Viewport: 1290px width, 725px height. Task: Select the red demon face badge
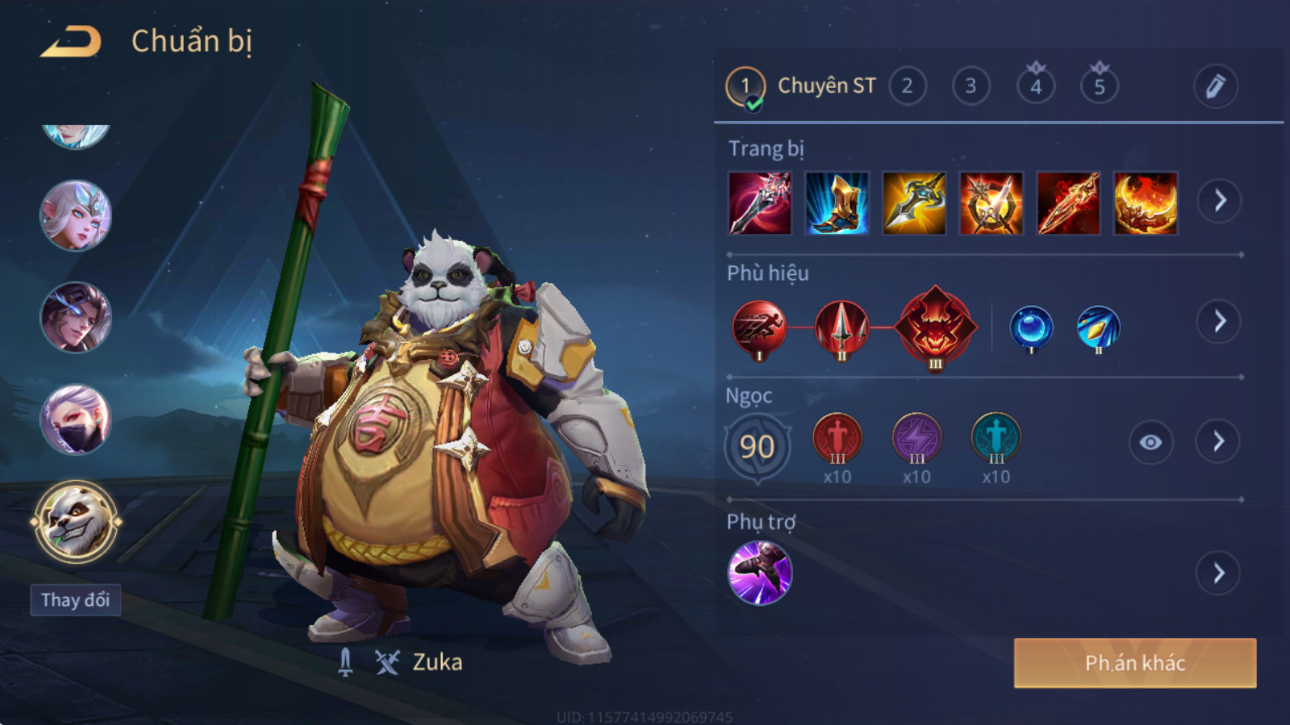click(x=935, y=326)
